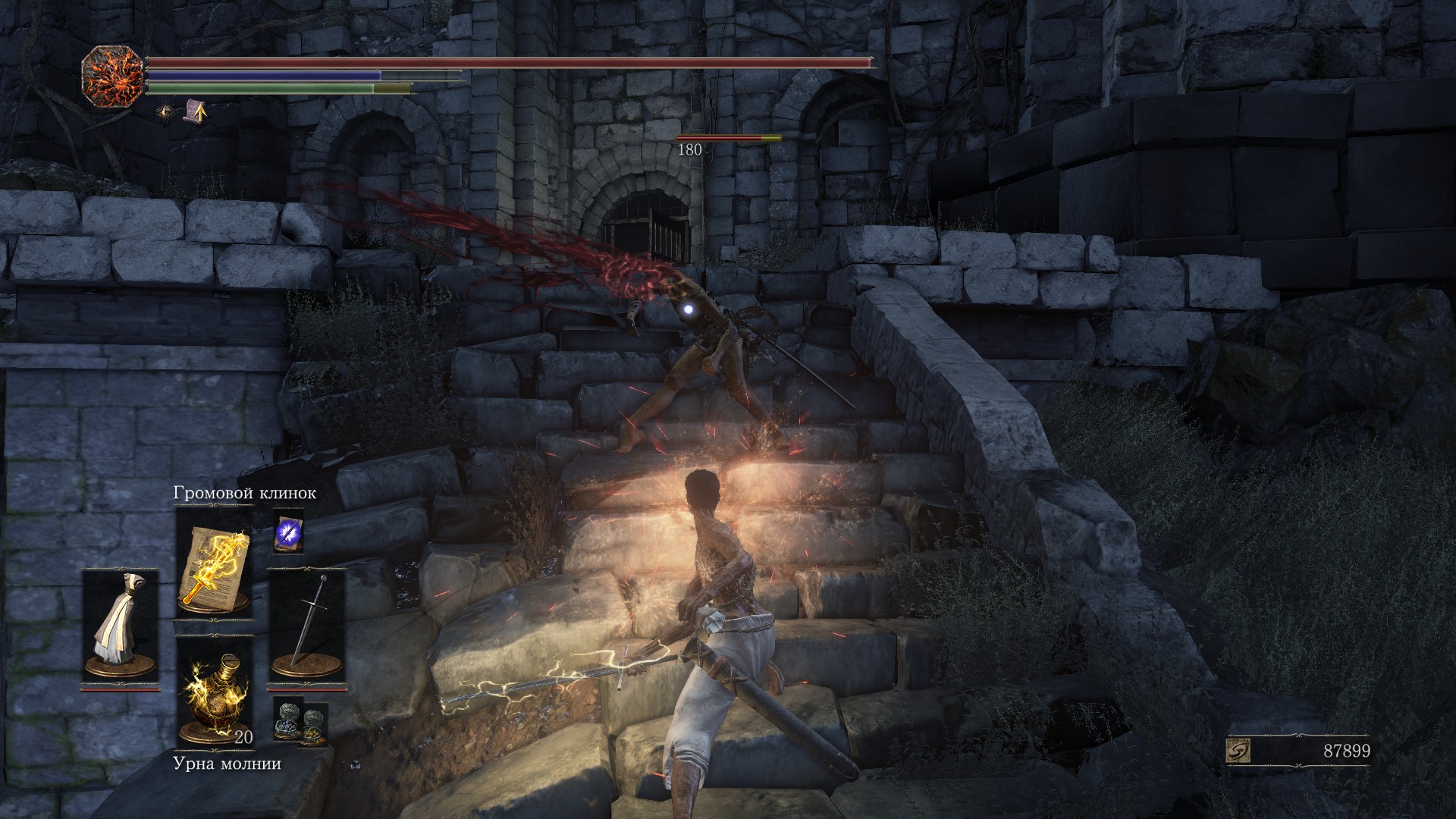Screen dimensions: 1456x819
Task: Select the Громовой клинок spell slot
Action: [x=213, y=560]
